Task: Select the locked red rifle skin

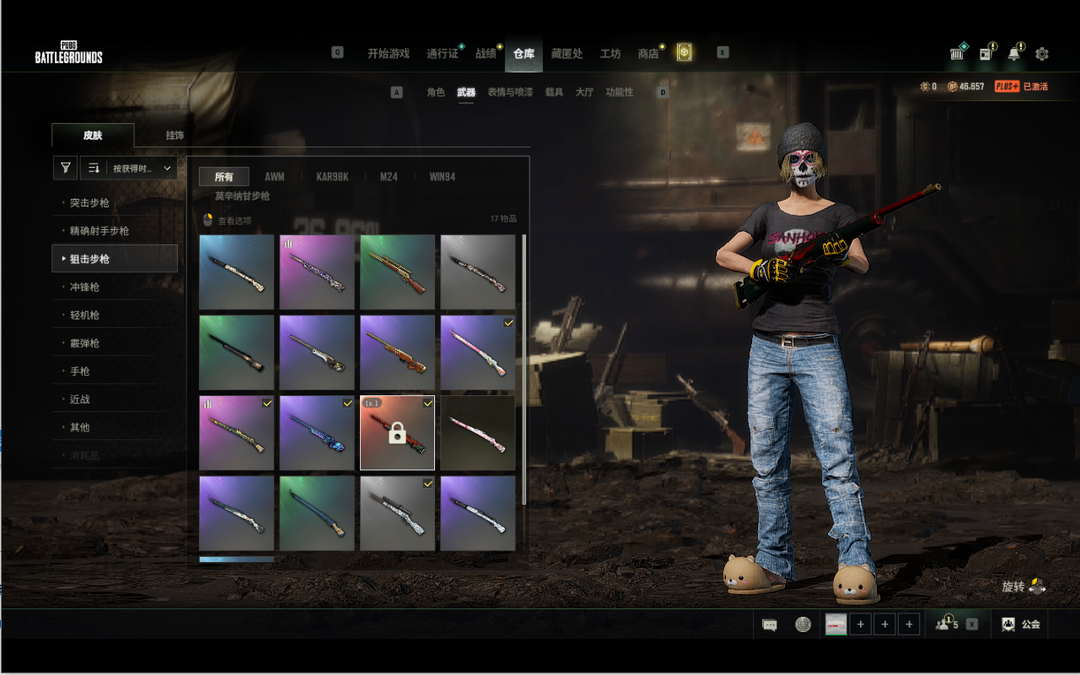Action: tap(397, 432)
